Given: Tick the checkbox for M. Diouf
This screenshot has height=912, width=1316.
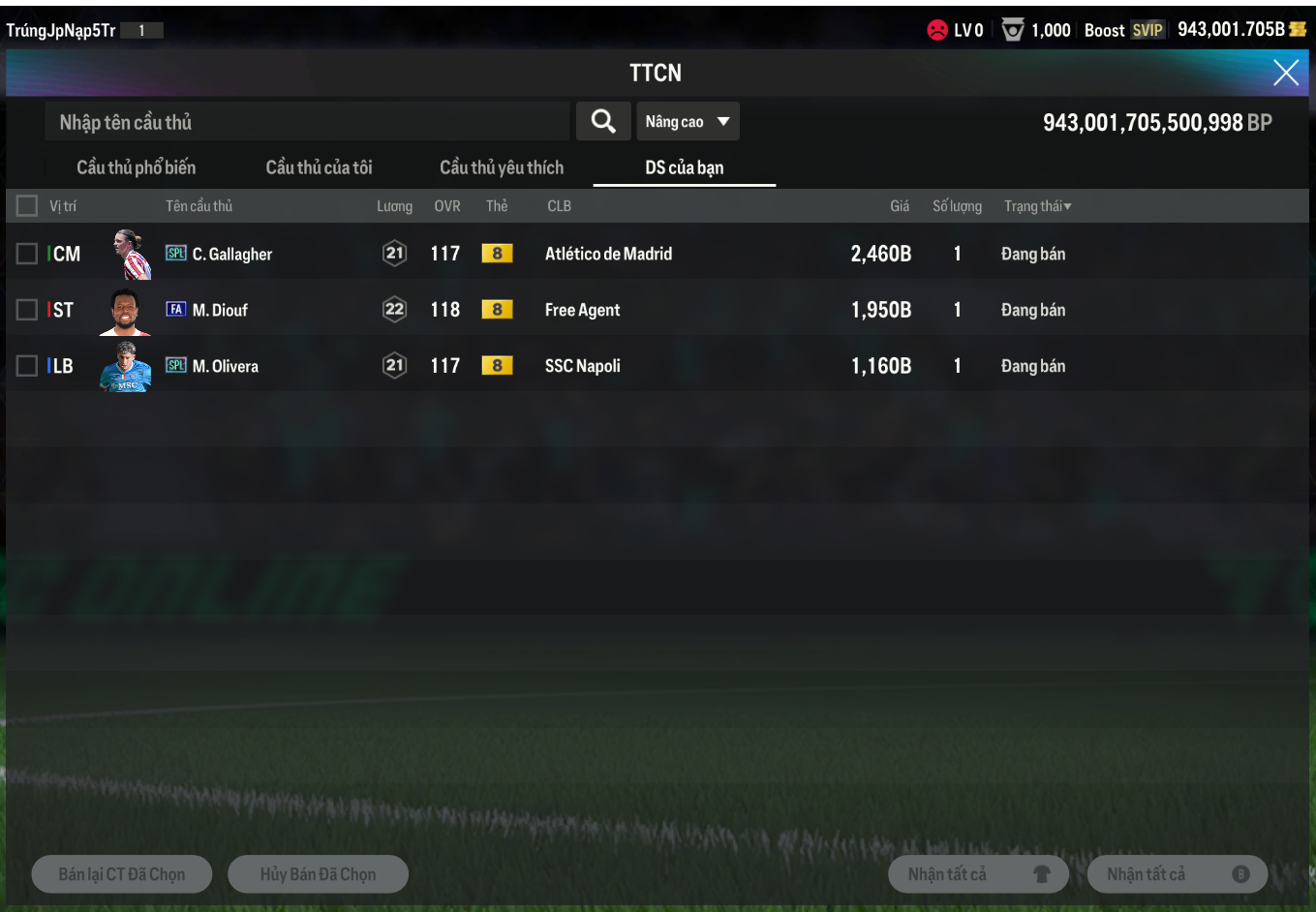Looking at the screenshot, I should click(x=27, y=310).
